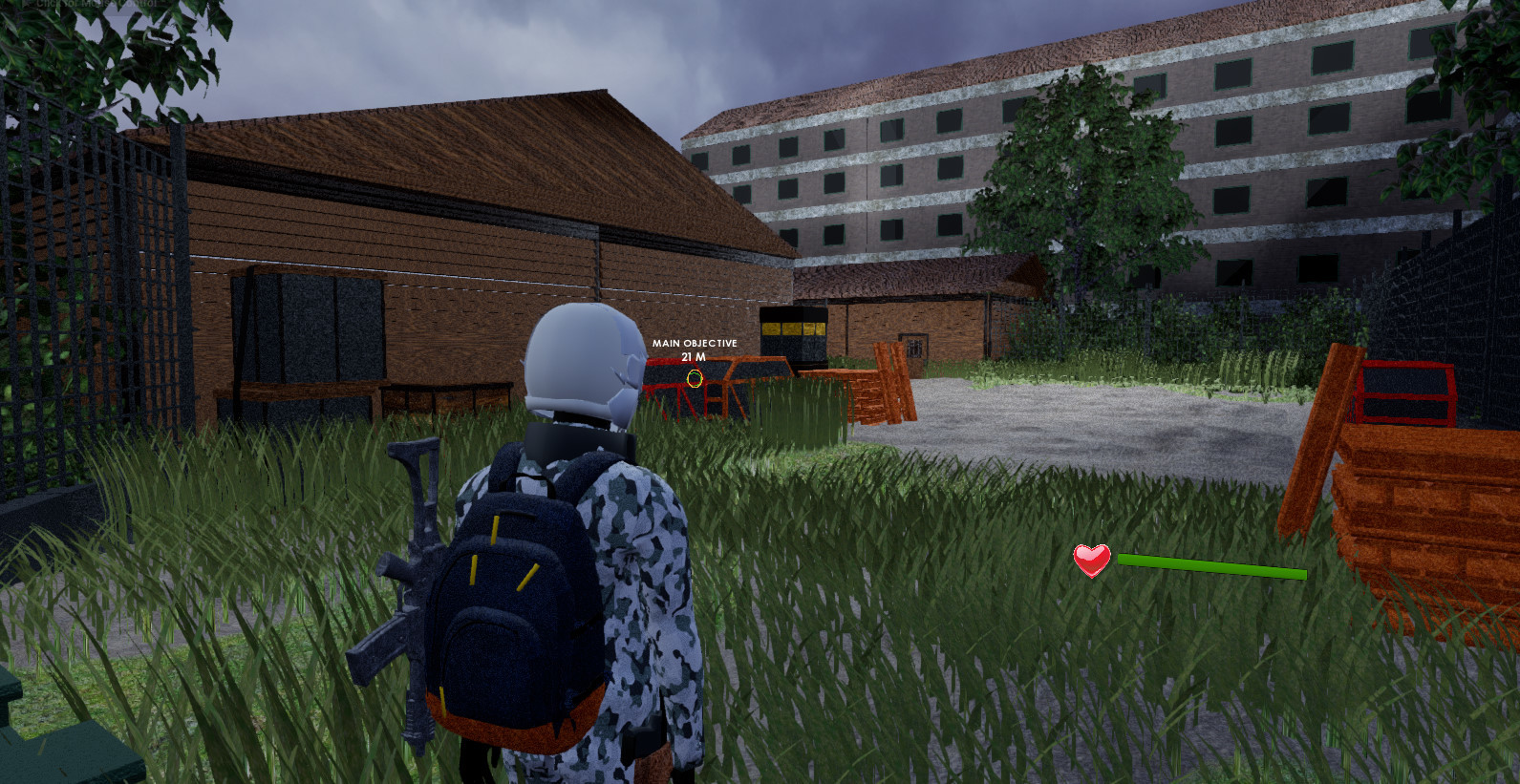1520x784 pixels.
Task: Select the 21 M distance readout
Action: pyautogui.click(x=695, y=355)
